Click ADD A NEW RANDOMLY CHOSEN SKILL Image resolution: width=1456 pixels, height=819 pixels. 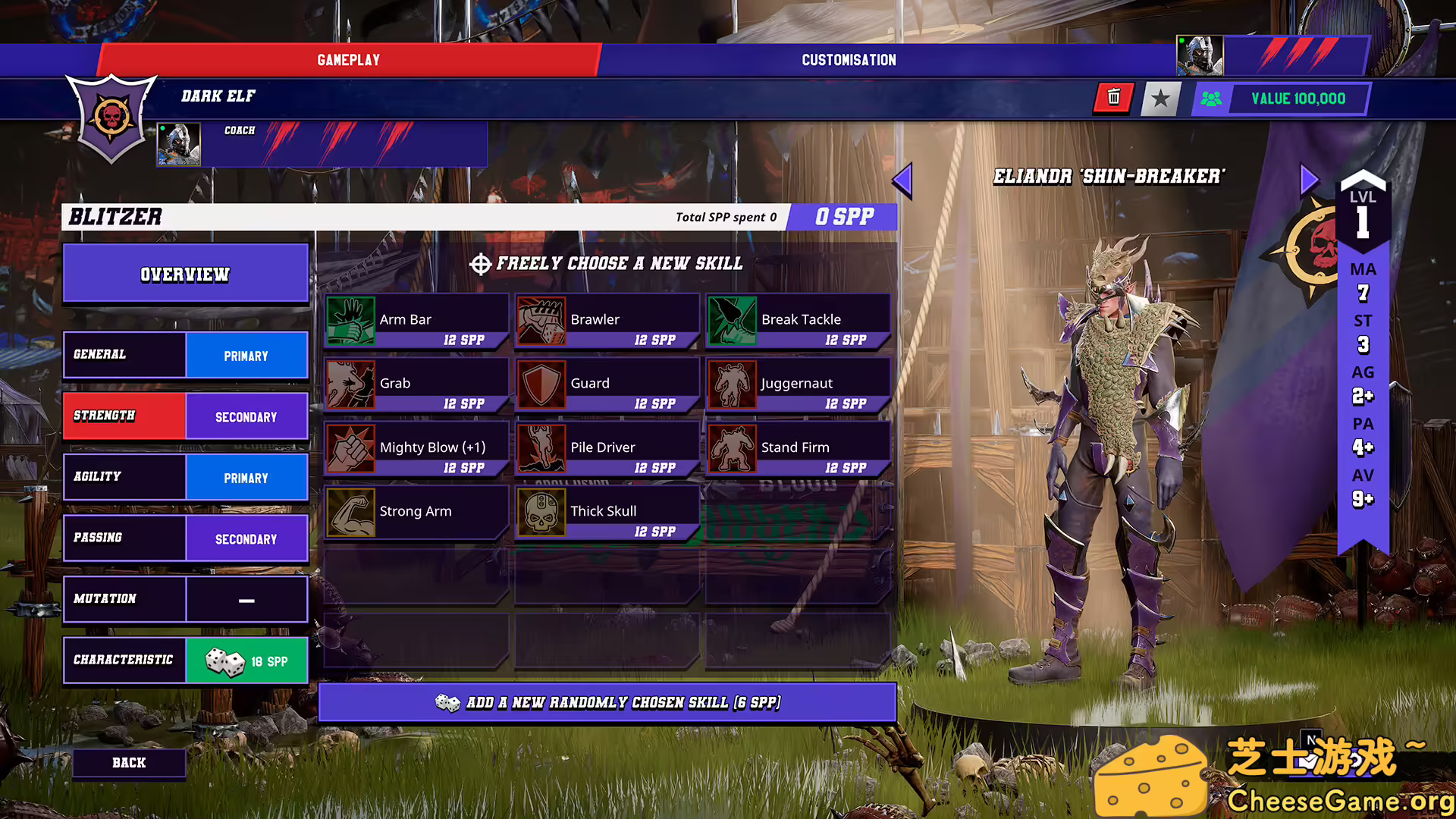pos(607,702)
